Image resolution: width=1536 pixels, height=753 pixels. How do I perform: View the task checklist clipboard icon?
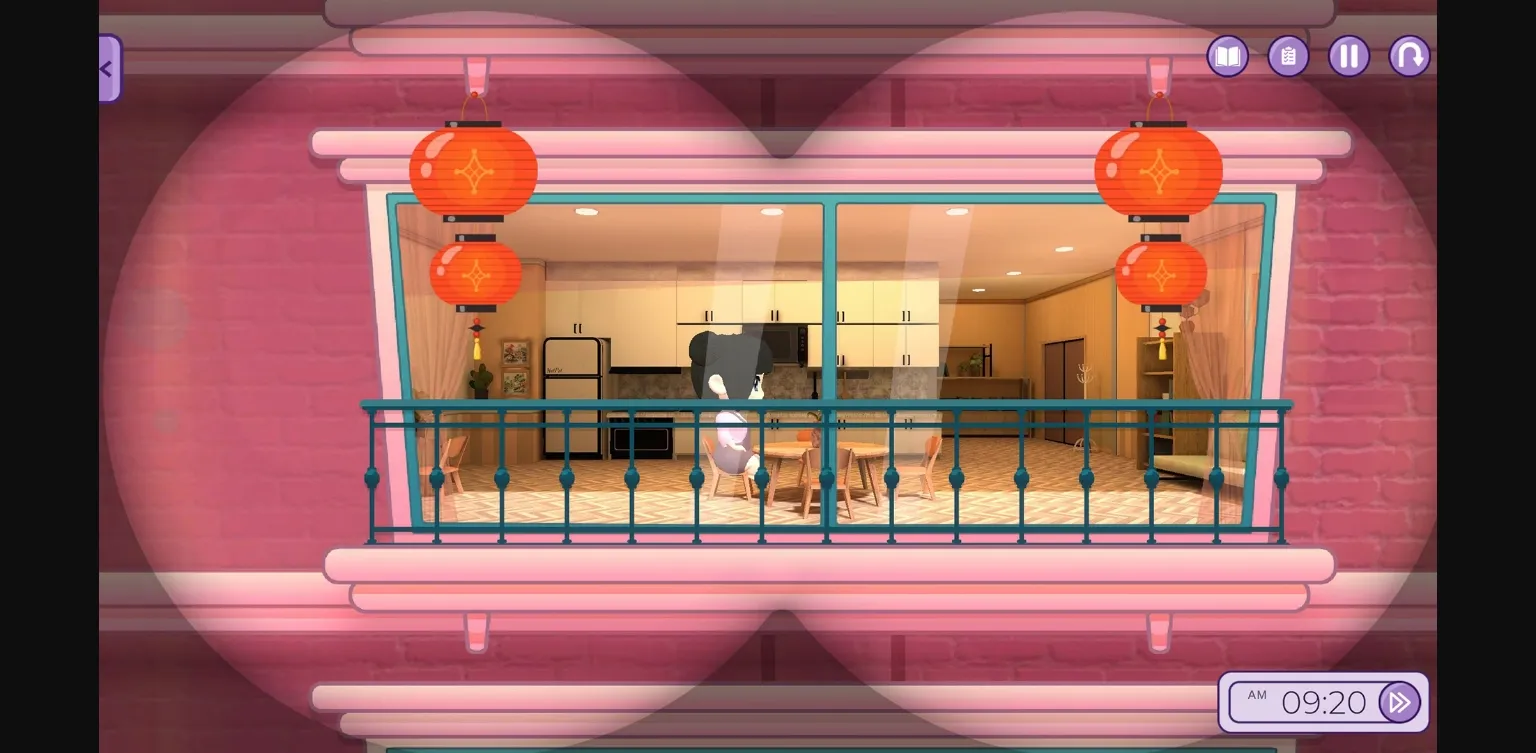[1288, 56]
